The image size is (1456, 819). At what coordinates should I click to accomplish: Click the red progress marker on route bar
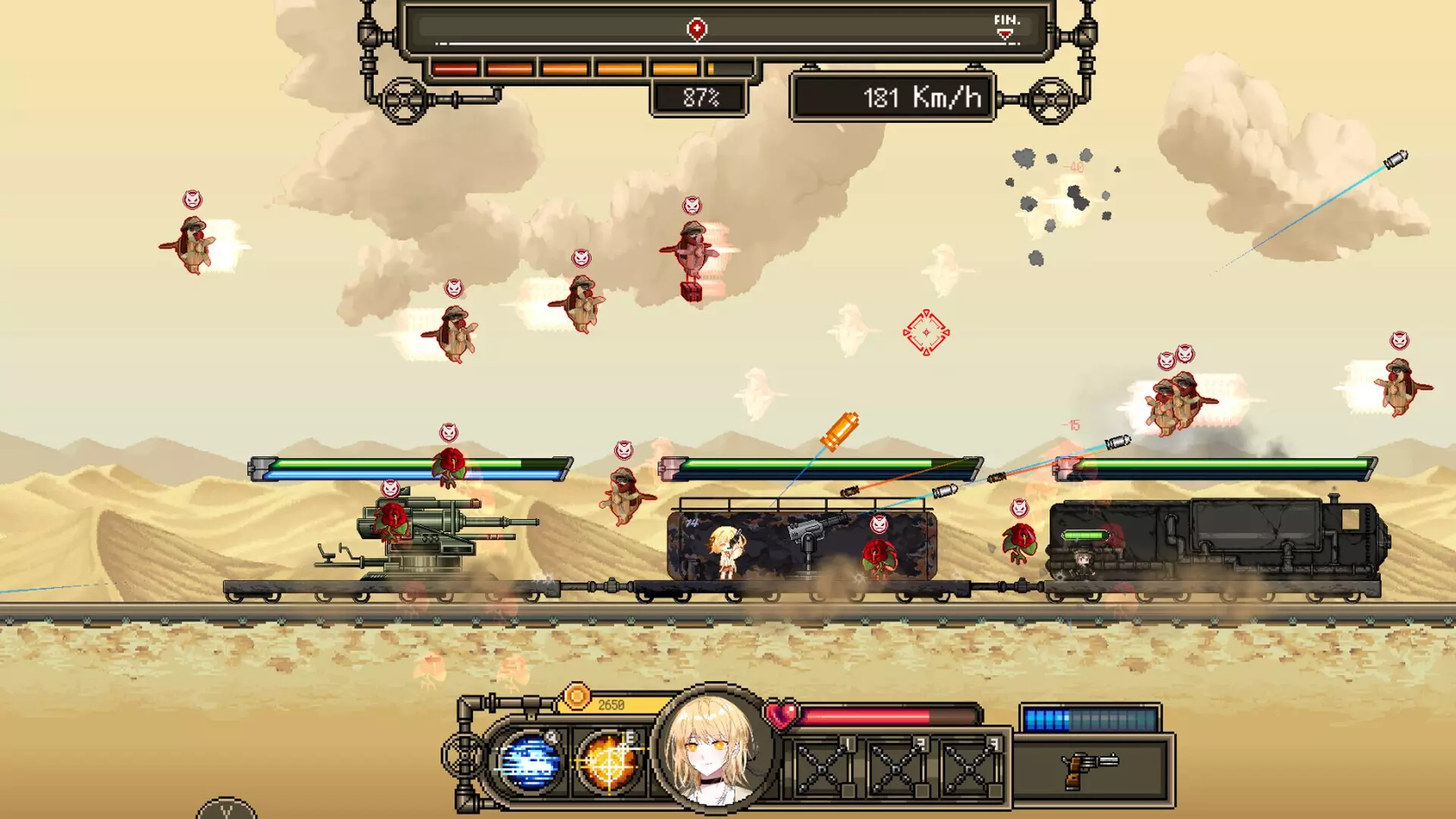[x=697, y=29]
